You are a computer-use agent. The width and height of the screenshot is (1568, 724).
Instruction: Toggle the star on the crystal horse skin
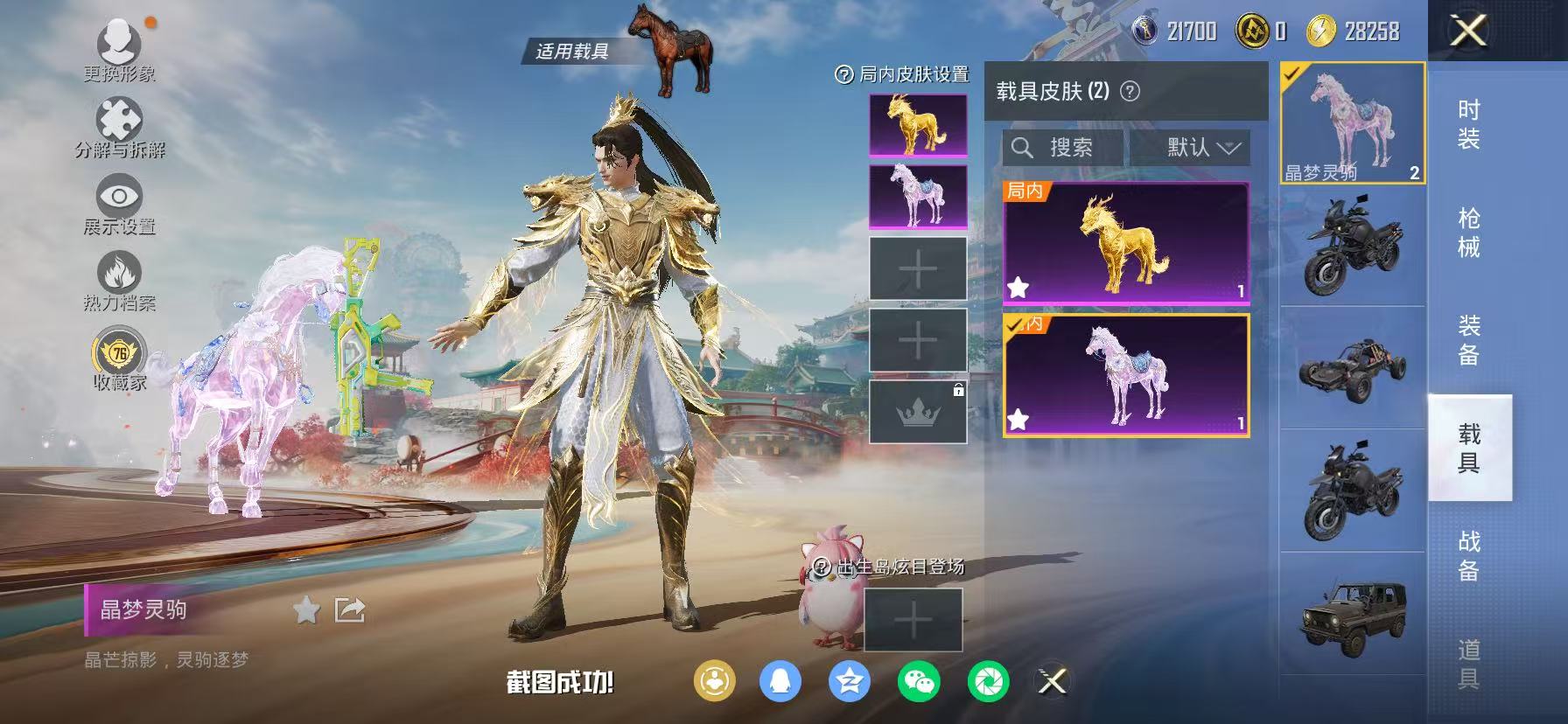click(x=1019, y=421)
